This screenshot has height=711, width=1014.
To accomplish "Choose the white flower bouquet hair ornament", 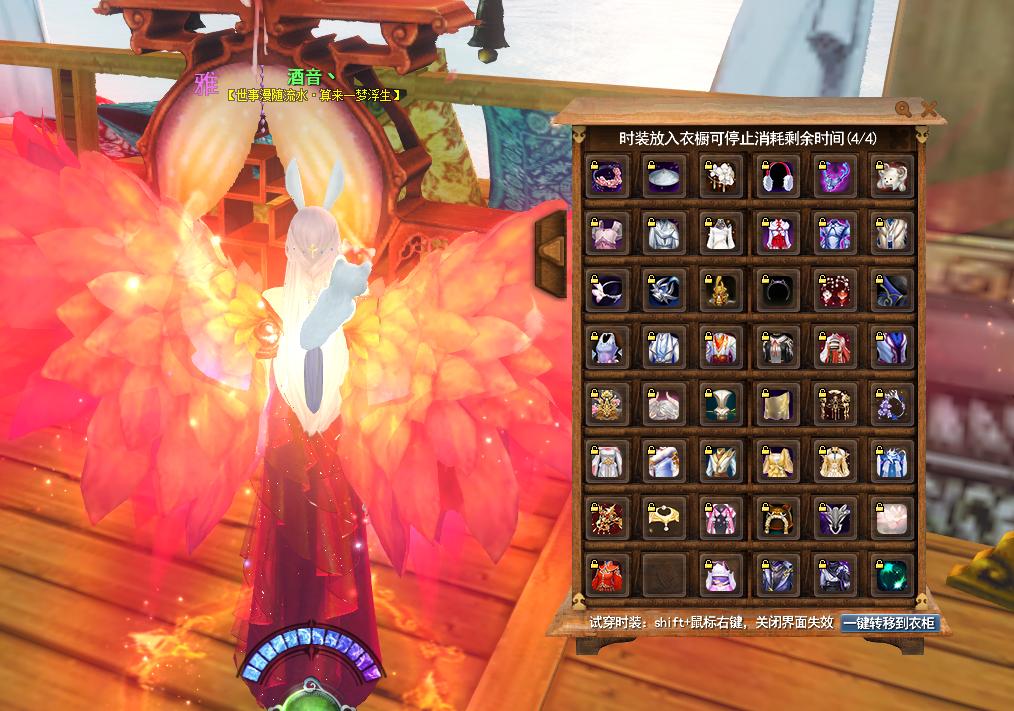I will coord(720,177).
